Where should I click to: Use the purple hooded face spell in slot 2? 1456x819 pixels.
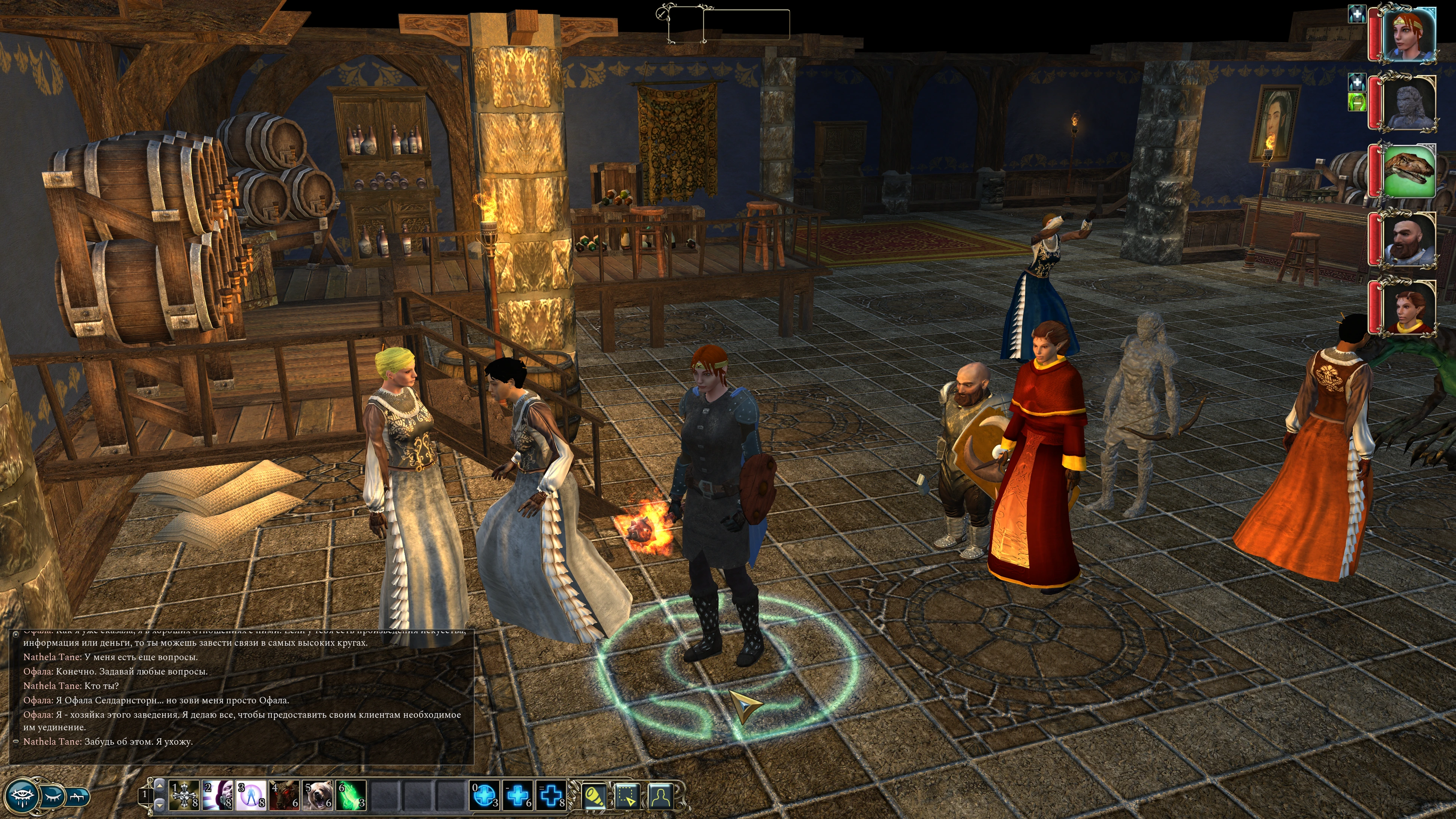pos(218,795)
